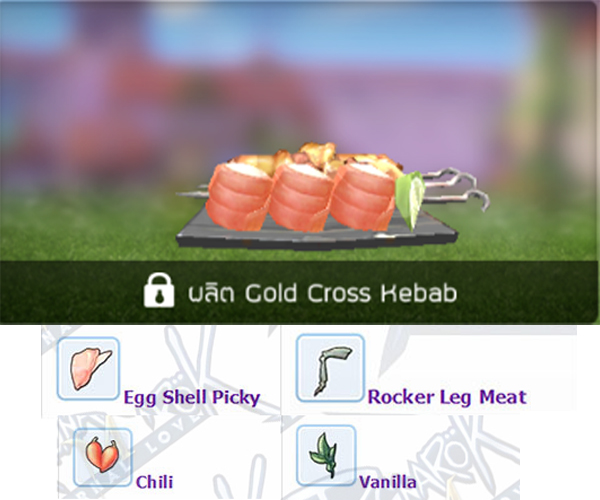Open the Rocker Leg Meat text link
The height and width of the screenshot is (500, 600).
(x=447, y=397)
